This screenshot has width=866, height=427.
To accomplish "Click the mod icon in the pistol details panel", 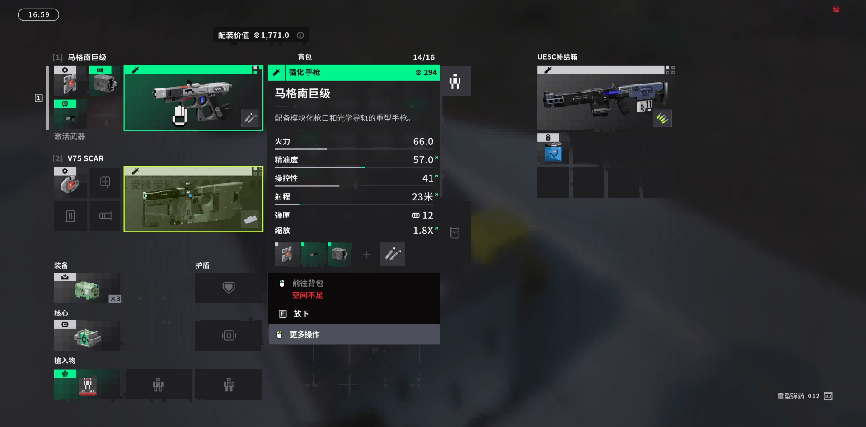I will pyautogui.click(x=392, y=254).
